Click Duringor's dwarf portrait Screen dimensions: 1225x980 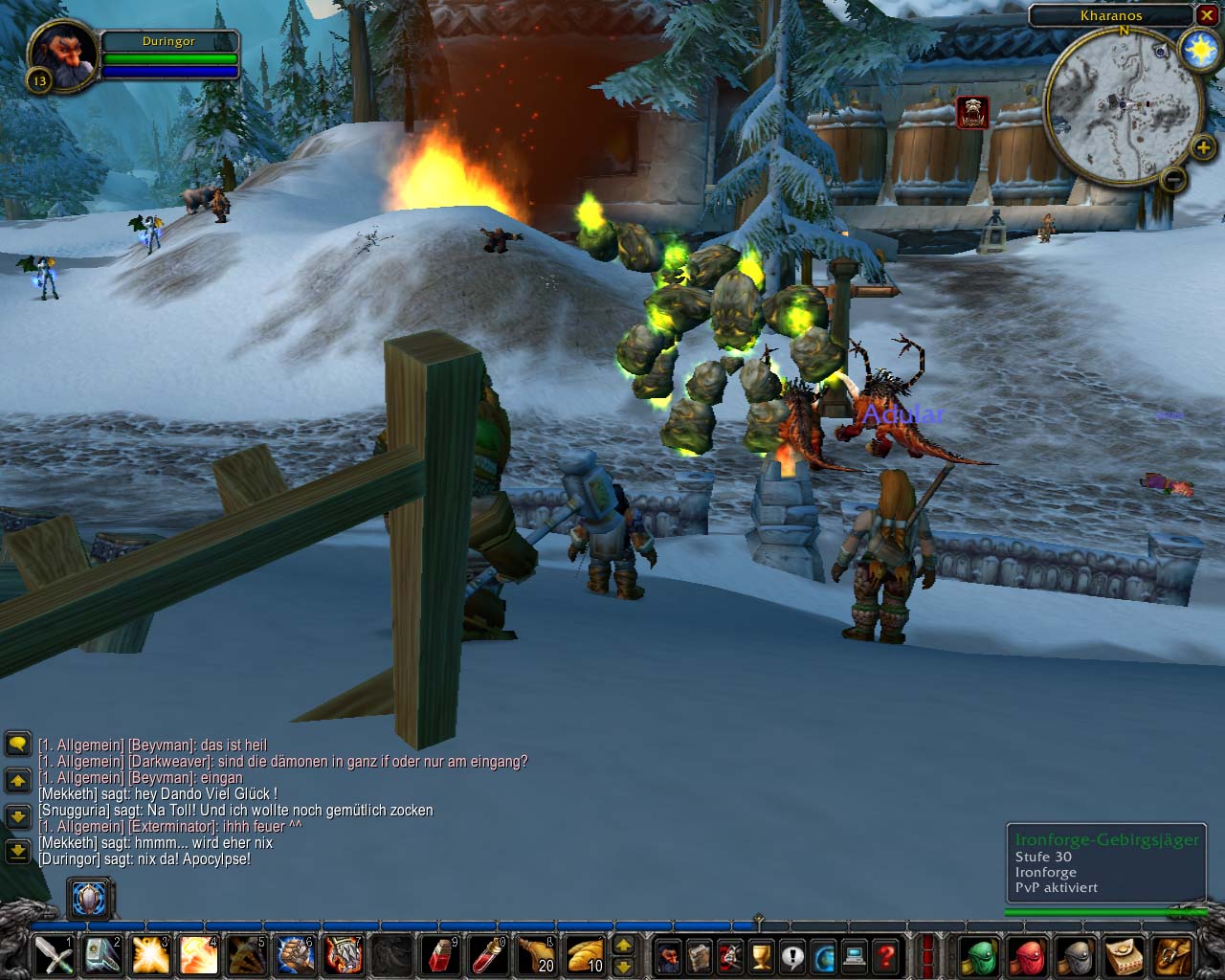coord(62,55)
